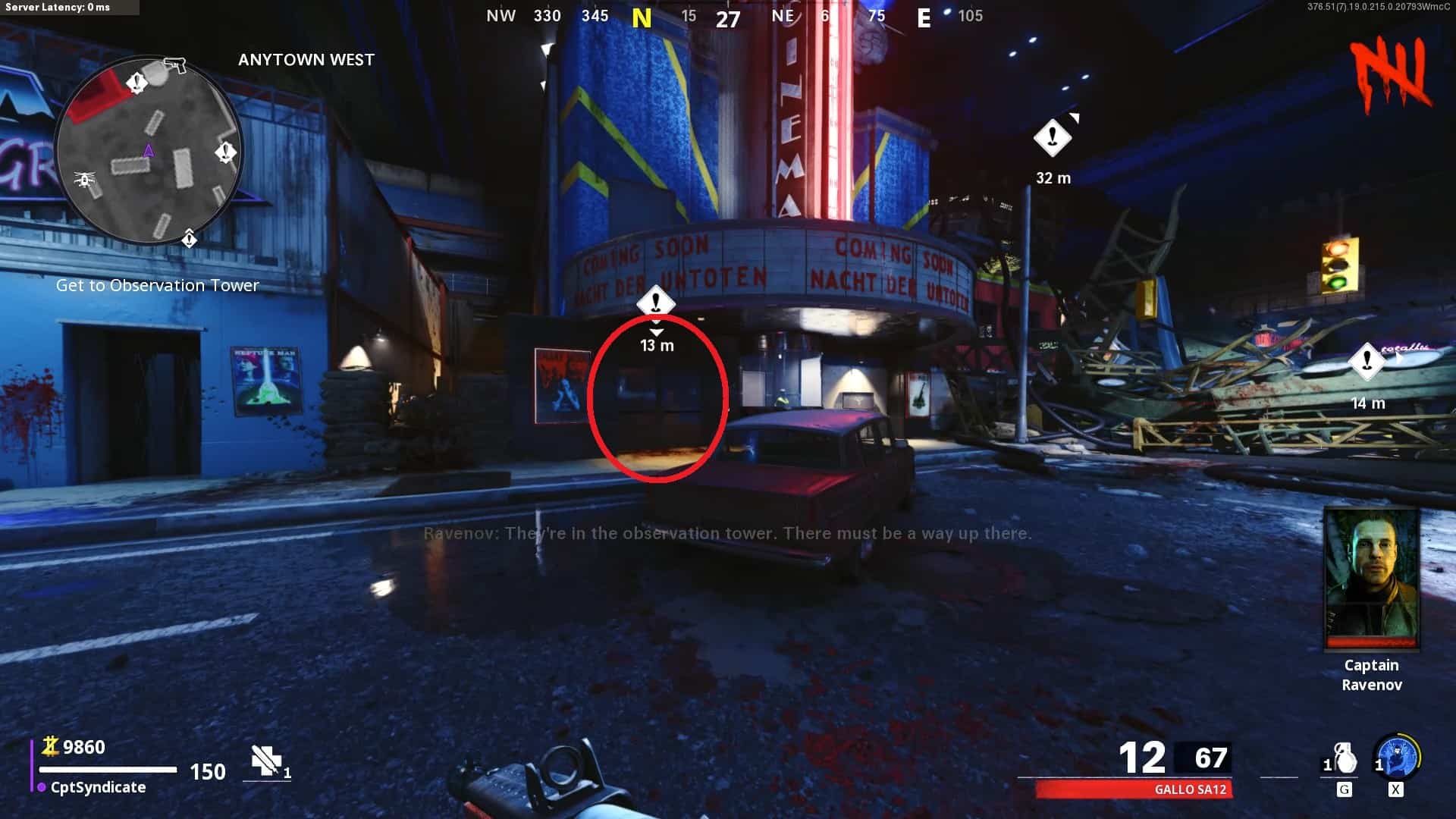Viewport: 1456px width, 819px height.
Task: Select the Gallo SA12 weapon label
Action: 1190,789
